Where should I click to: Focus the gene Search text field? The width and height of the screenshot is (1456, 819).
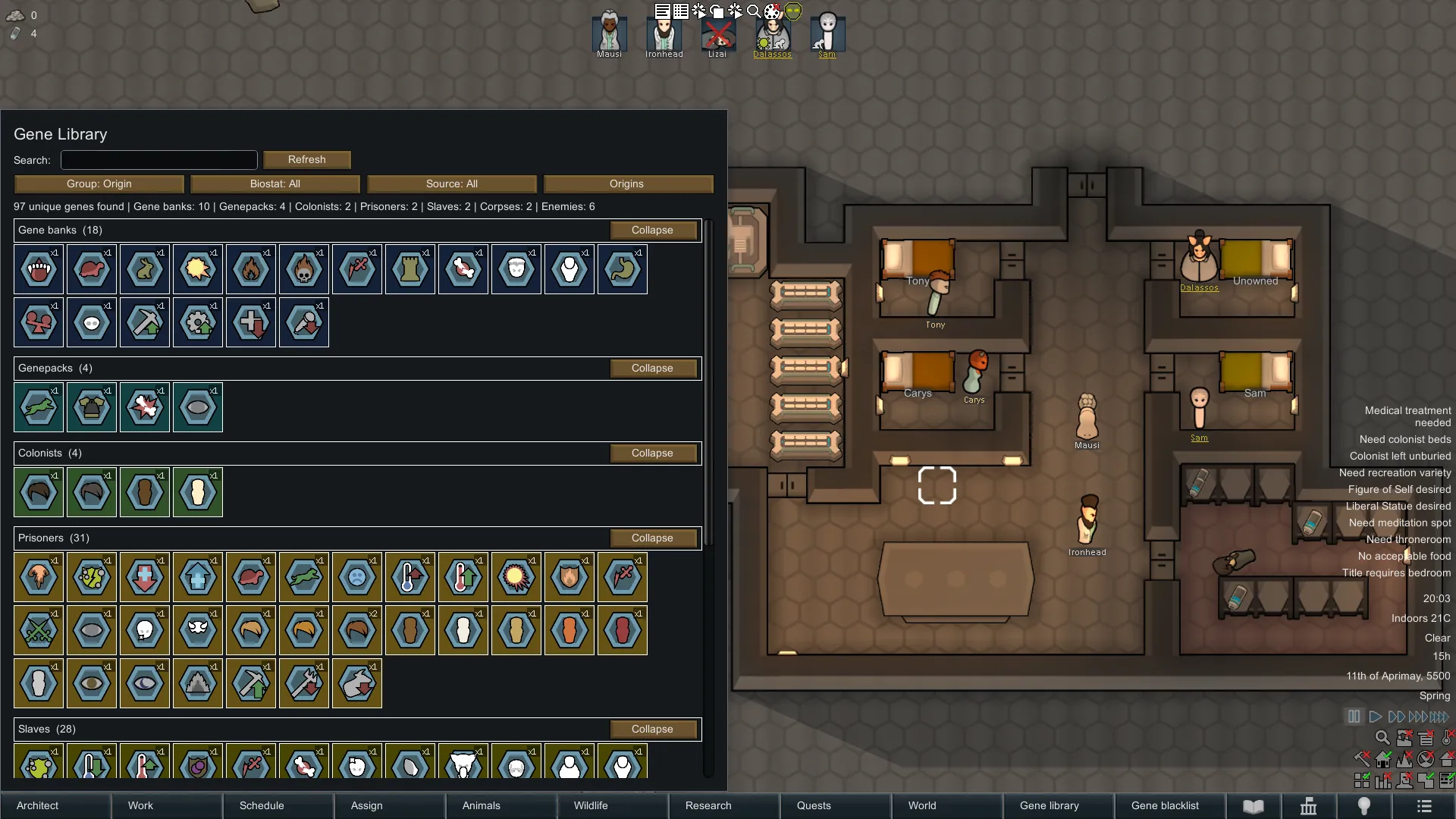coord(159,160)
